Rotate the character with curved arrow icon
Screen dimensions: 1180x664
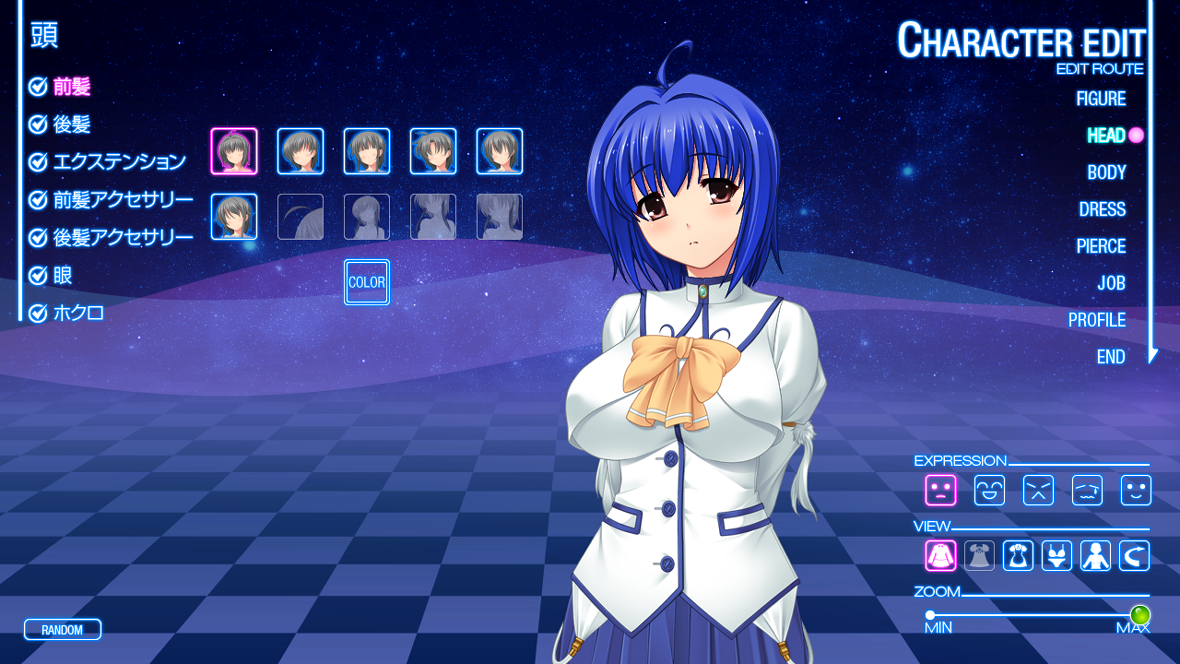pos(1135,556)
